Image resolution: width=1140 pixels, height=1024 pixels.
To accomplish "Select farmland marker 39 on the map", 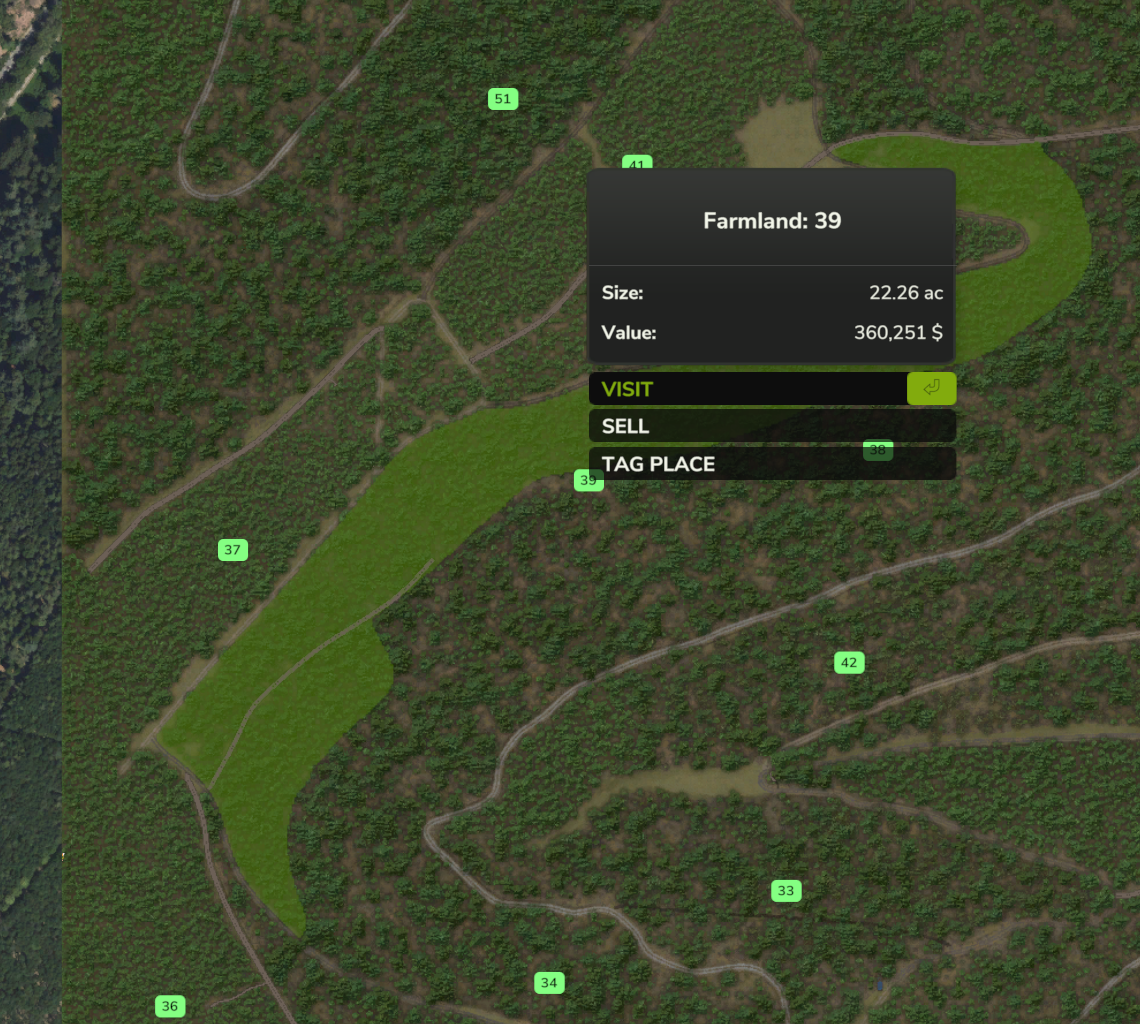I will click(x=588, y=481).
